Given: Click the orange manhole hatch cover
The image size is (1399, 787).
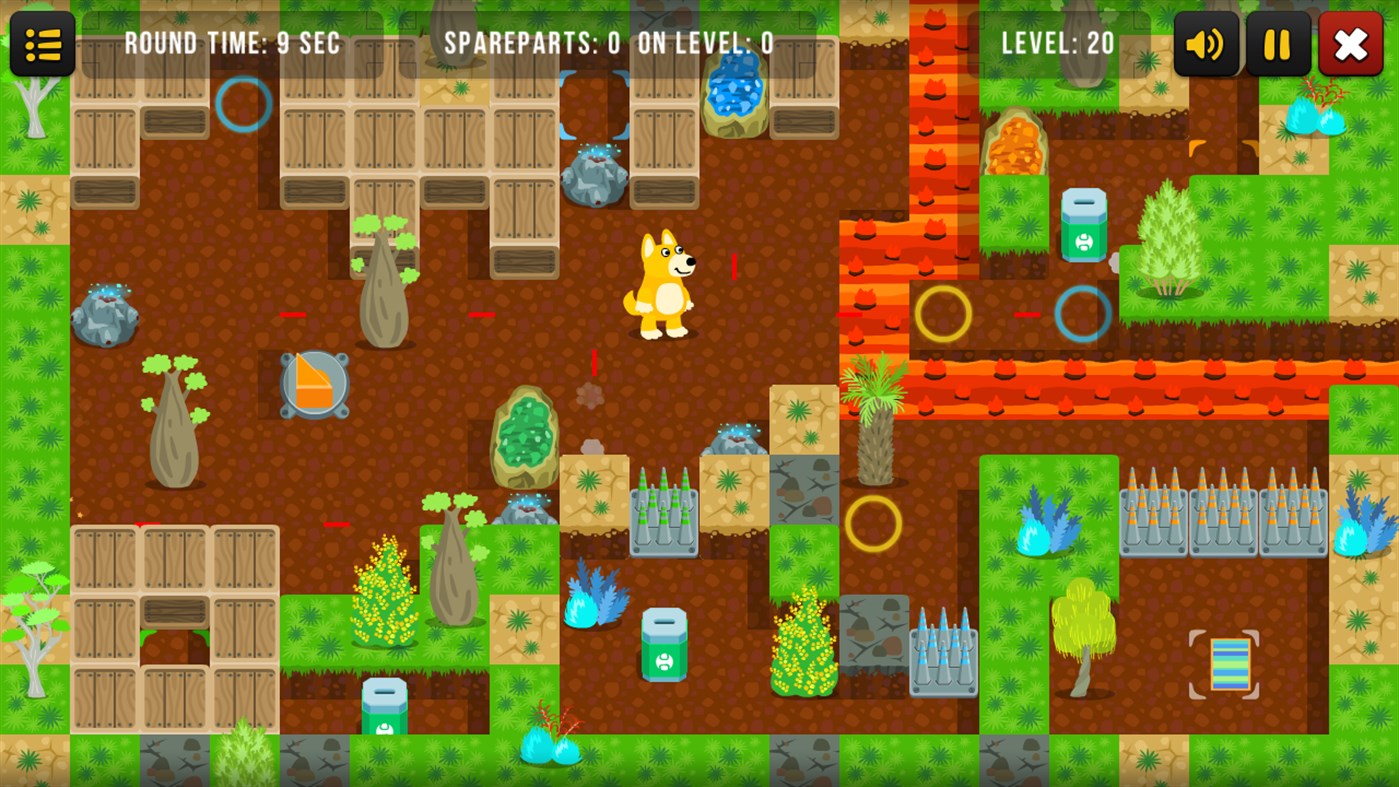Looking at the screenshot, I should tap(313, 384).
